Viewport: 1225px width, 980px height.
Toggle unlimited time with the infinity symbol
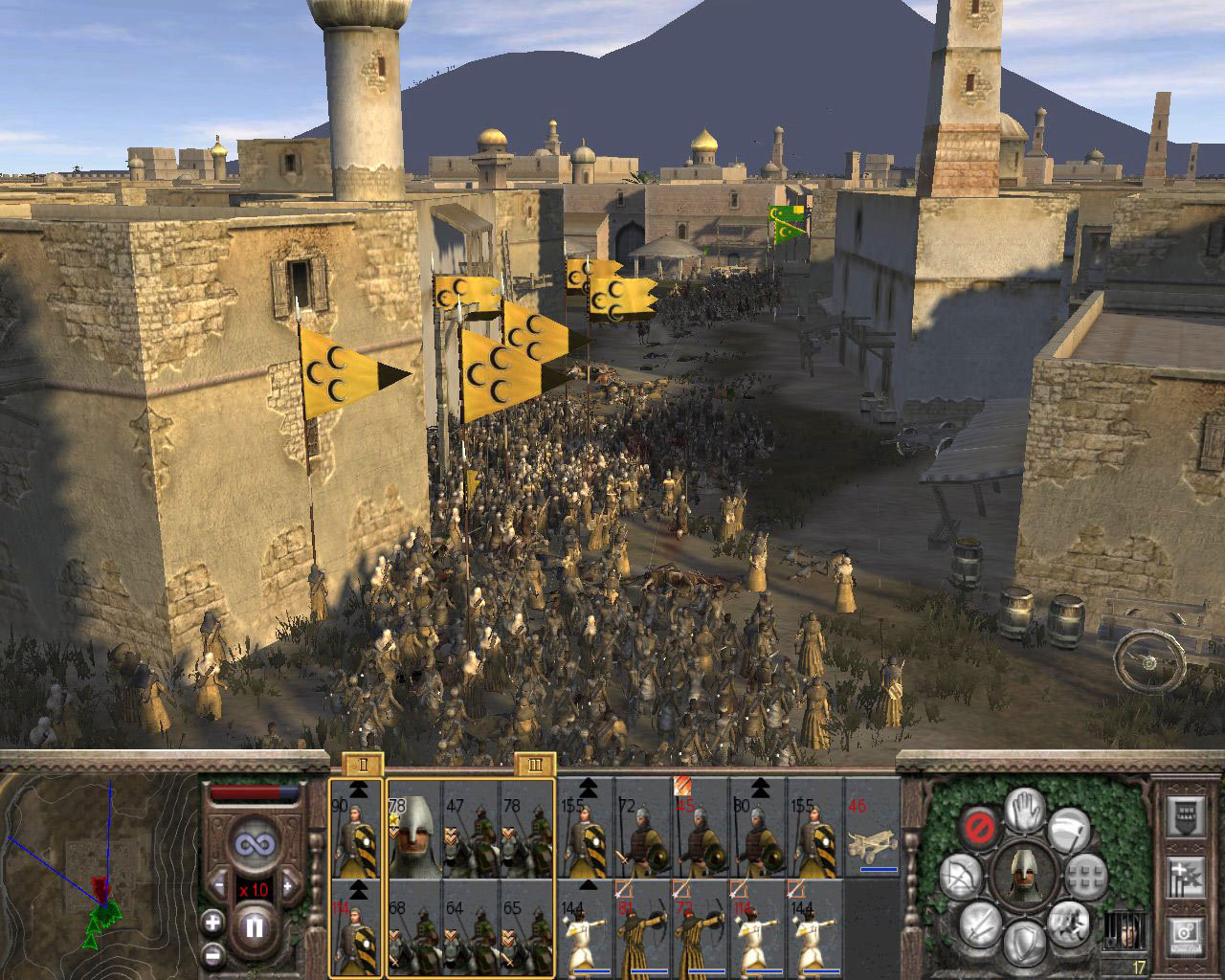256,842
